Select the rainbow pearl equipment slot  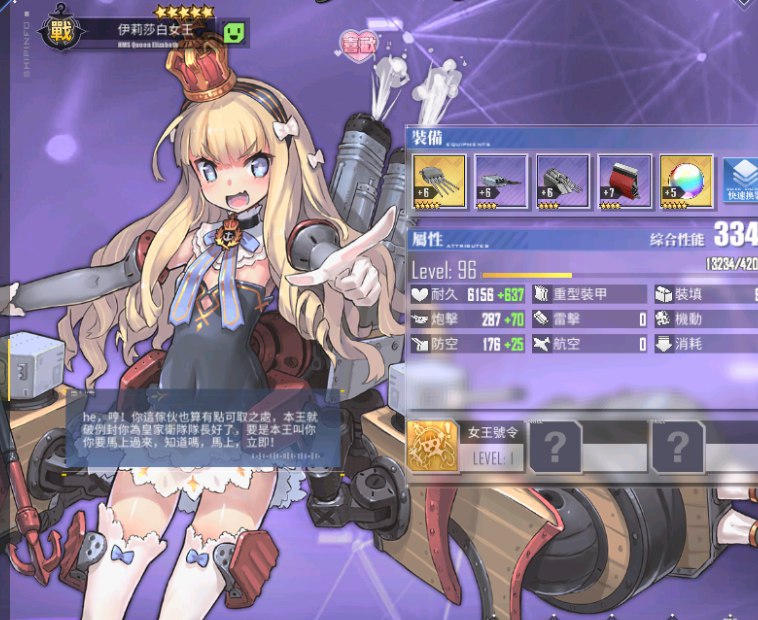pos(686,181)
